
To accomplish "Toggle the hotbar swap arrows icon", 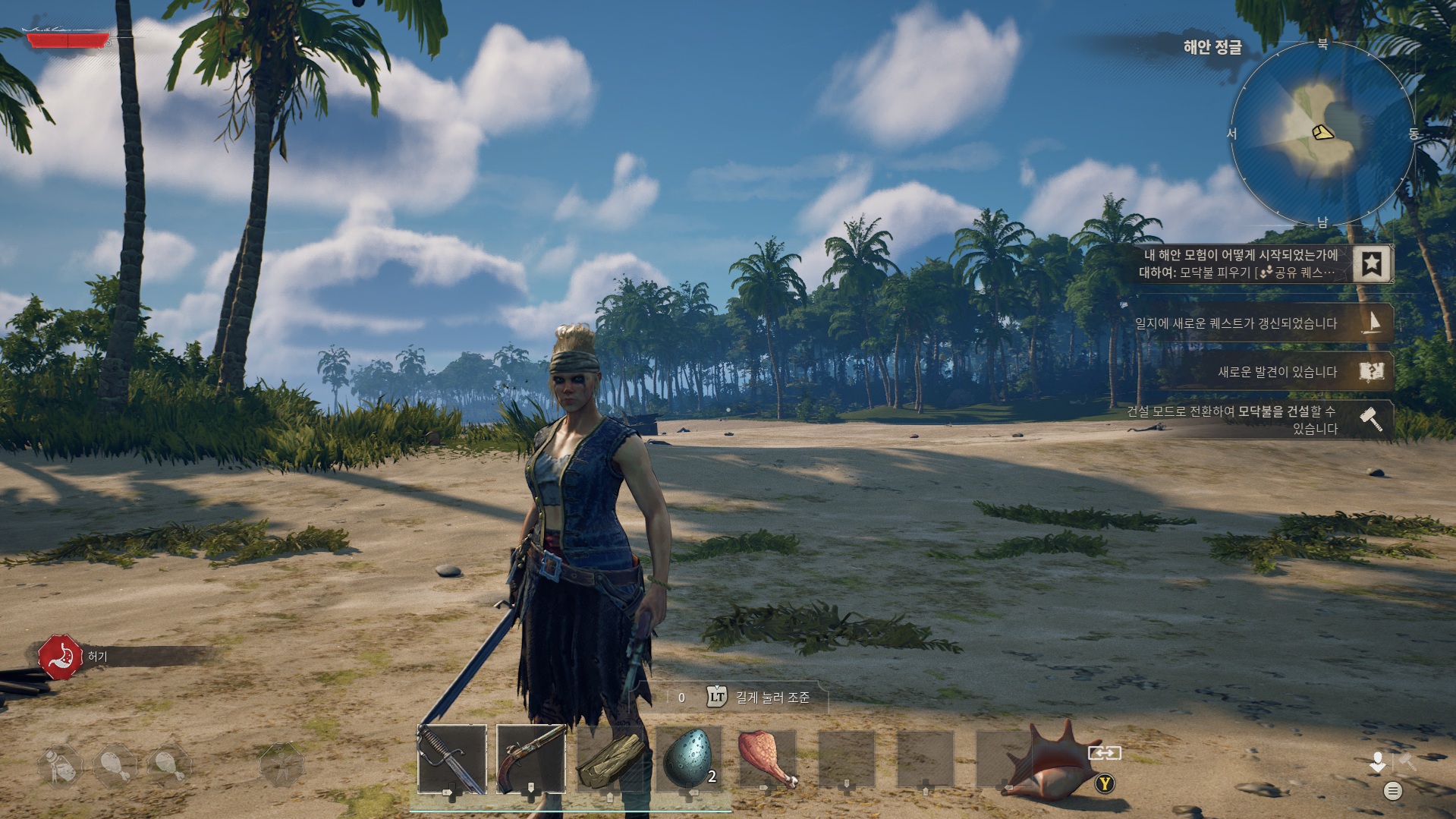I will pos(1104,753).
